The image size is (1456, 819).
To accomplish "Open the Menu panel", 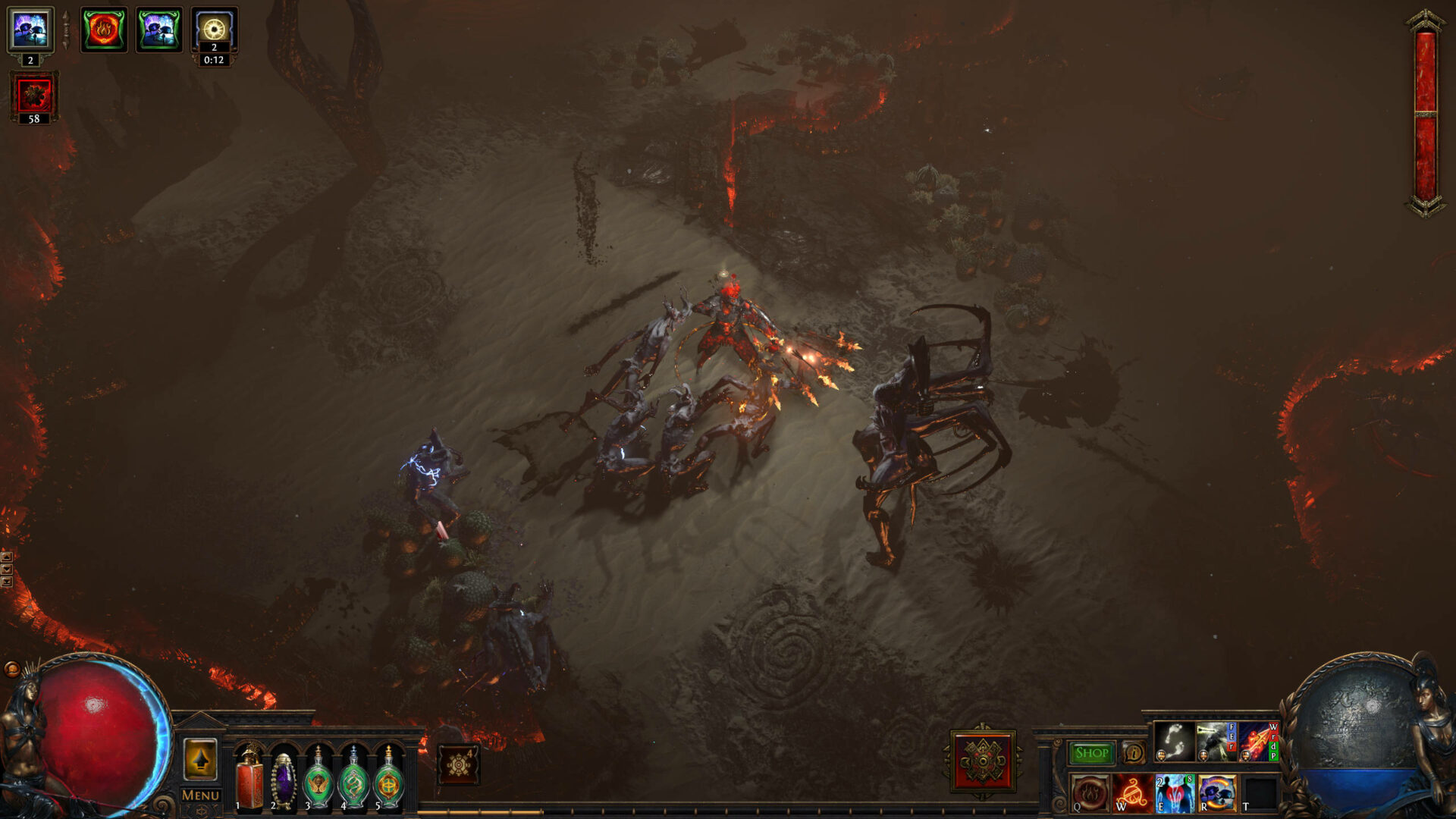I will (x=199, y=793).
